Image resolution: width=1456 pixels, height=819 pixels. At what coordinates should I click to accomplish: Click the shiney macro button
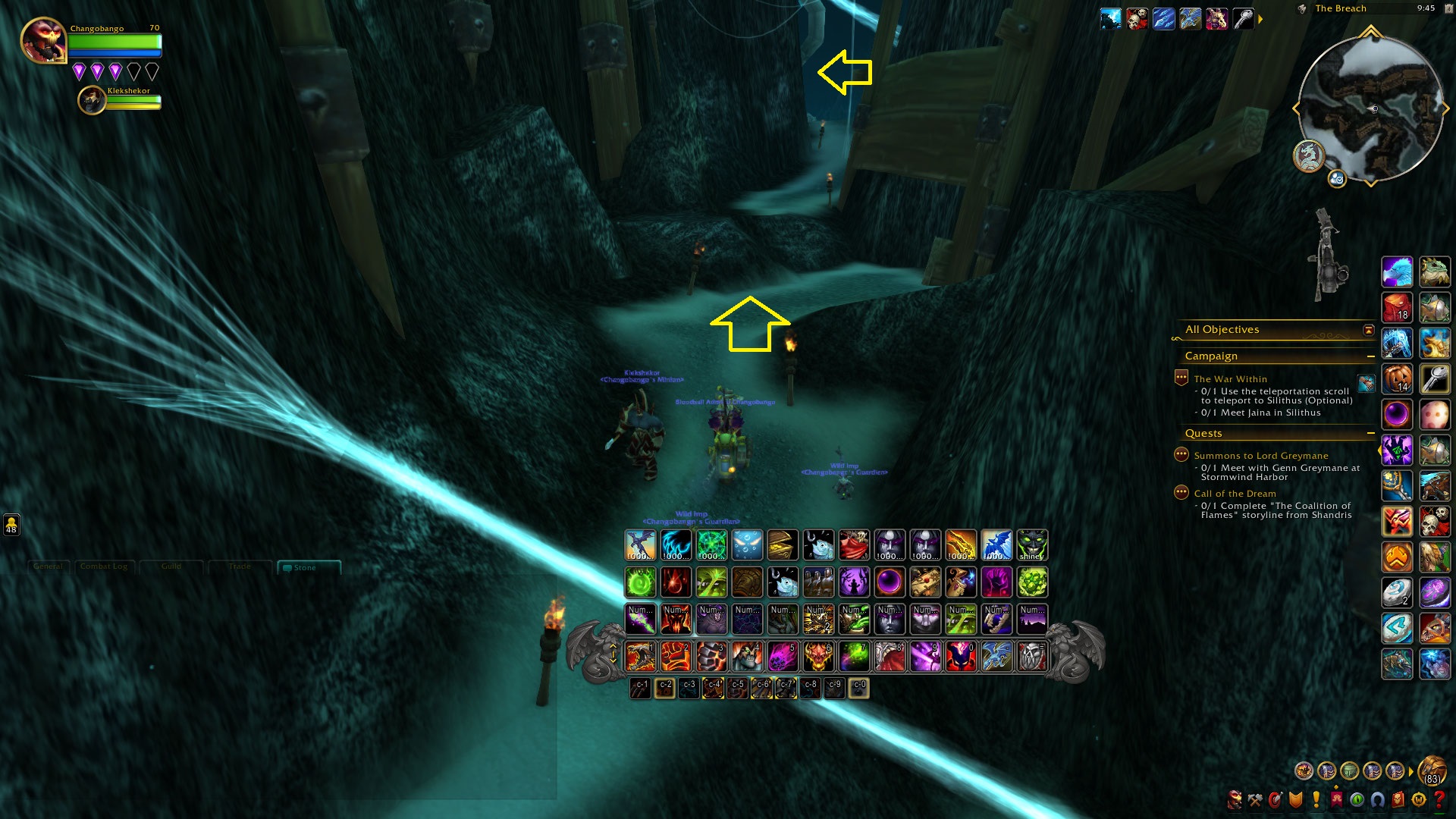pyautogui.click(x=1031, y=545)
